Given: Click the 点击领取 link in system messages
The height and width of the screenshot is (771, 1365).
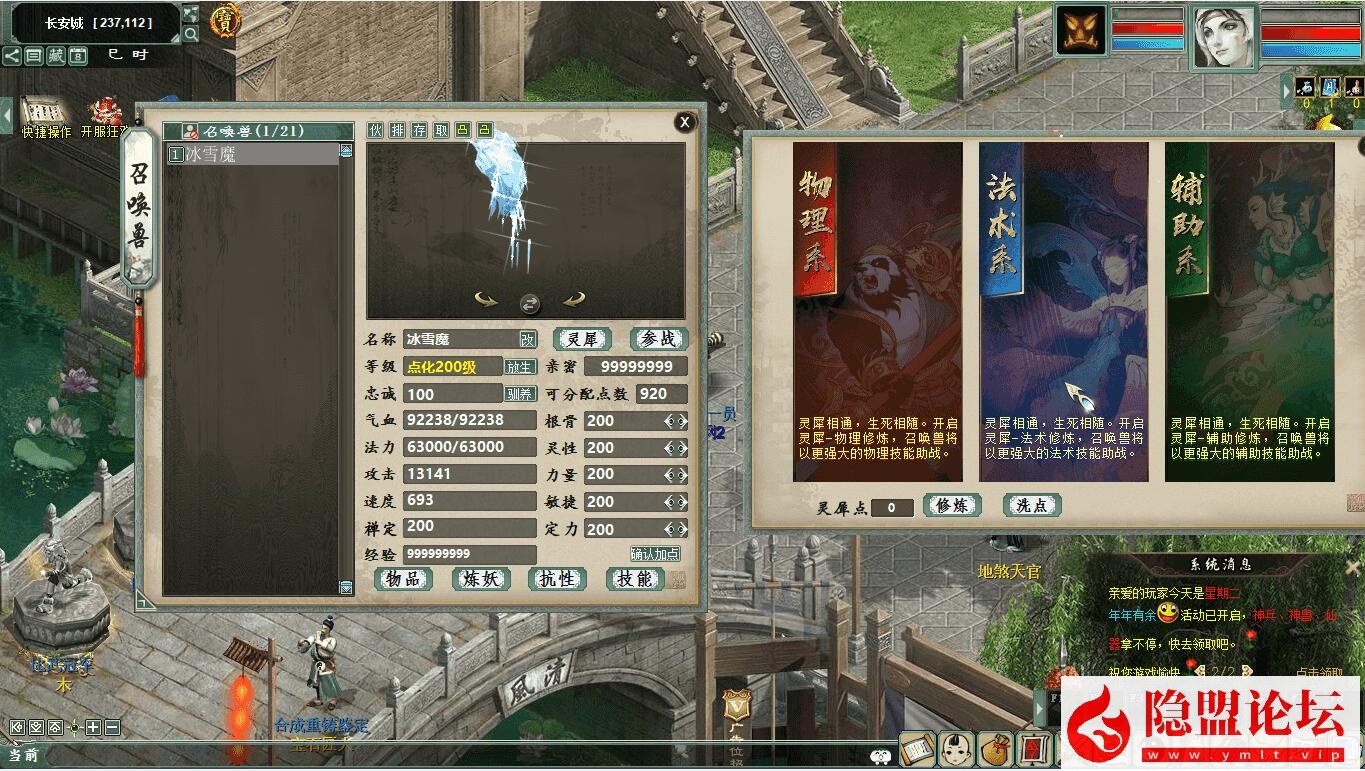Looking at the screenshot, I should 1319,671.
